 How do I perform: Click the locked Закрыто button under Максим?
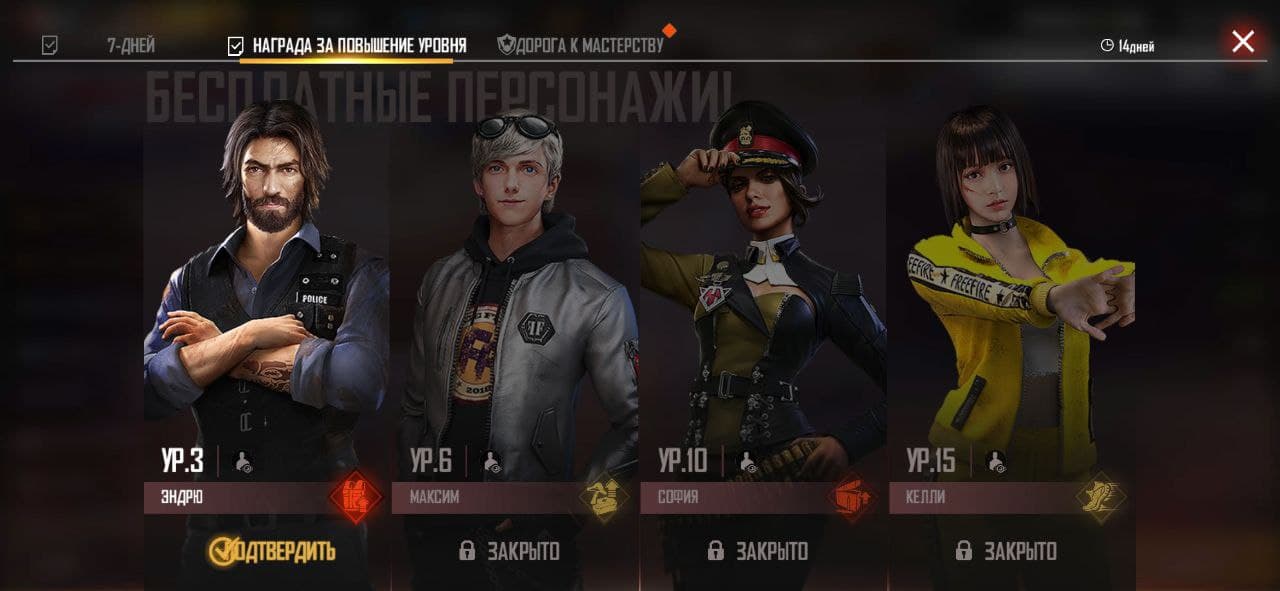click(510, 551)
